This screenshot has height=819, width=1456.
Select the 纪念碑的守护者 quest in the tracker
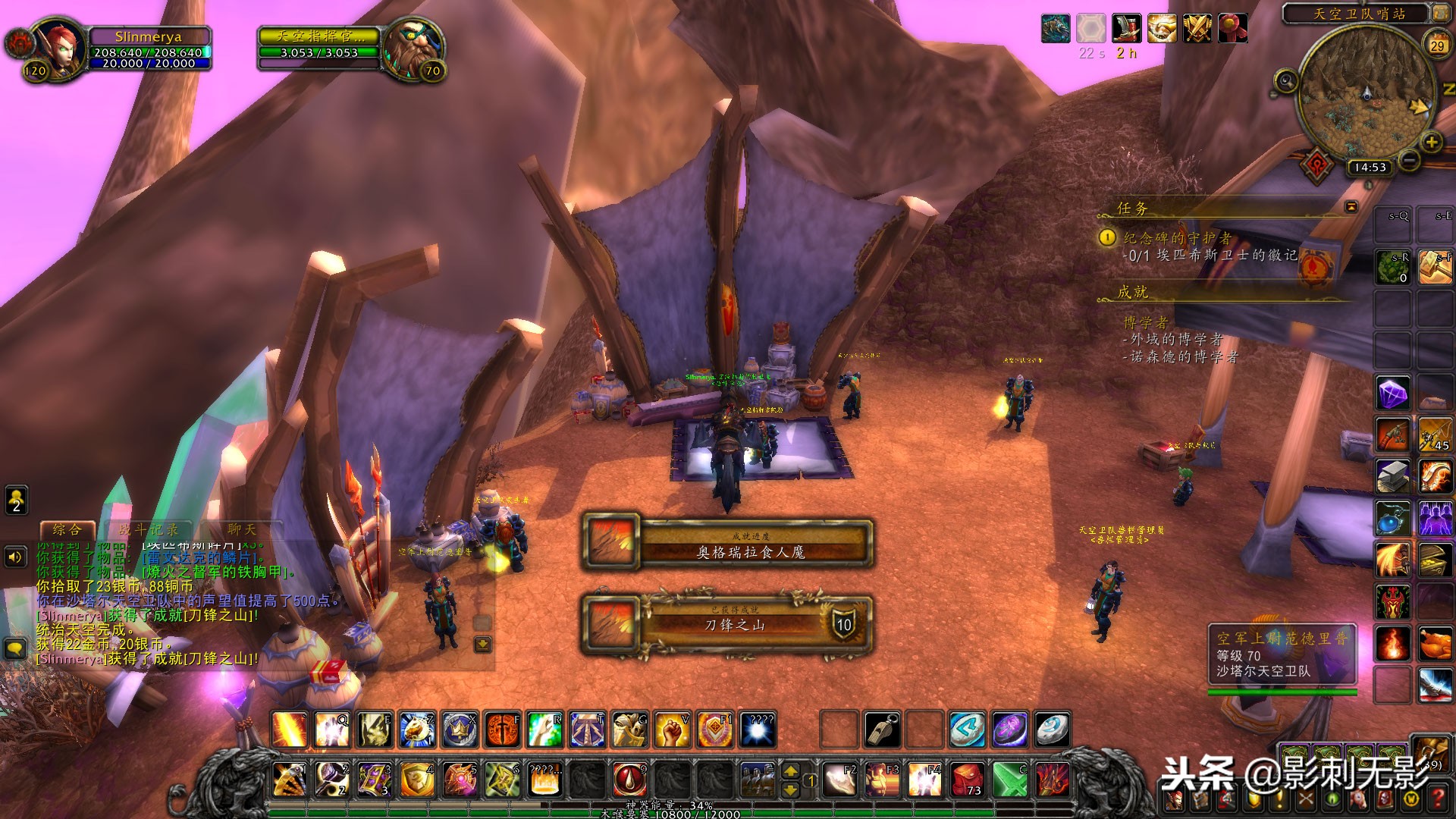click(x=1177, y=238)
